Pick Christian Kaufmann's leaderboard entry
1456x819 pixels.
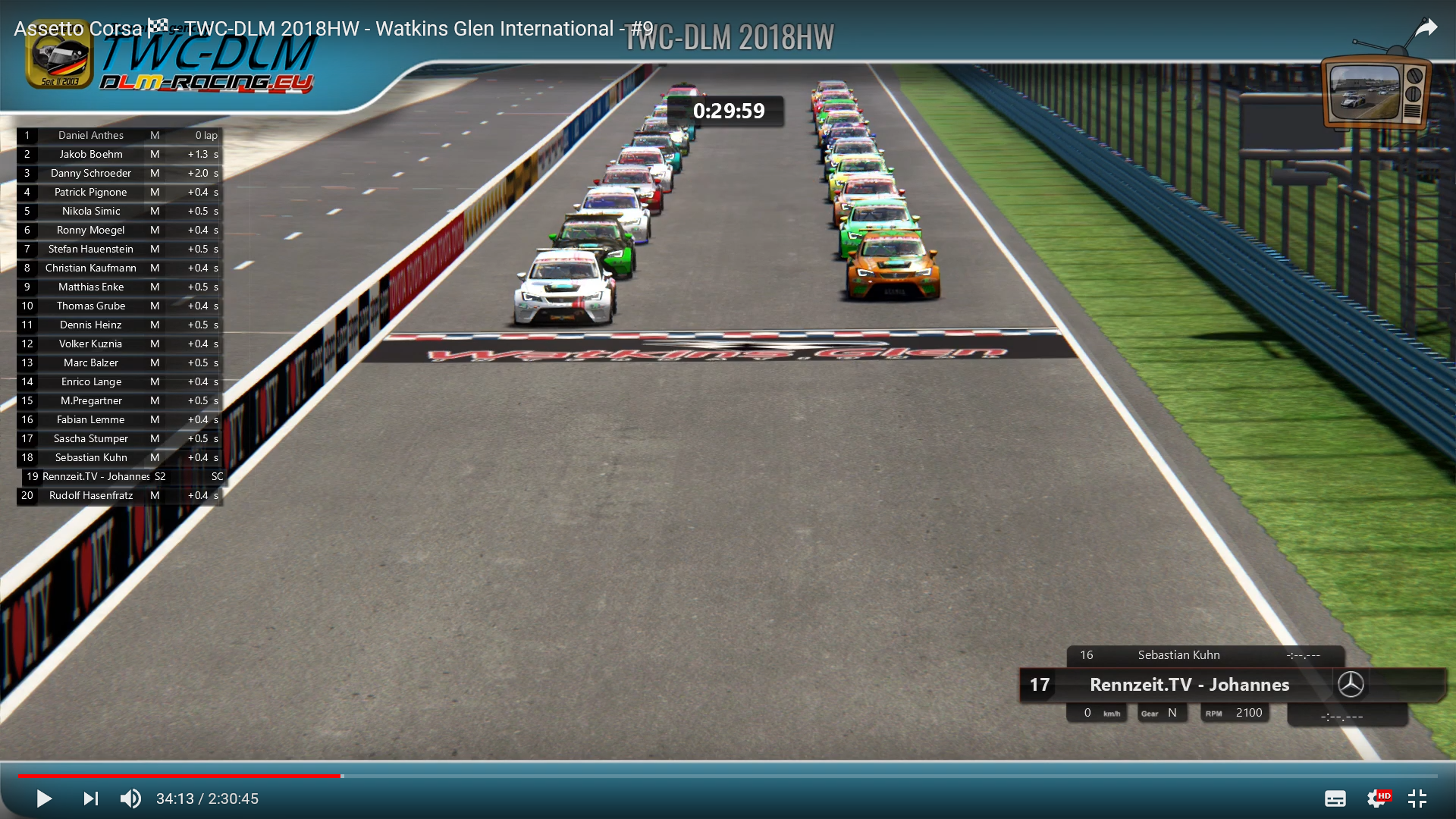(x=91, y=268)
